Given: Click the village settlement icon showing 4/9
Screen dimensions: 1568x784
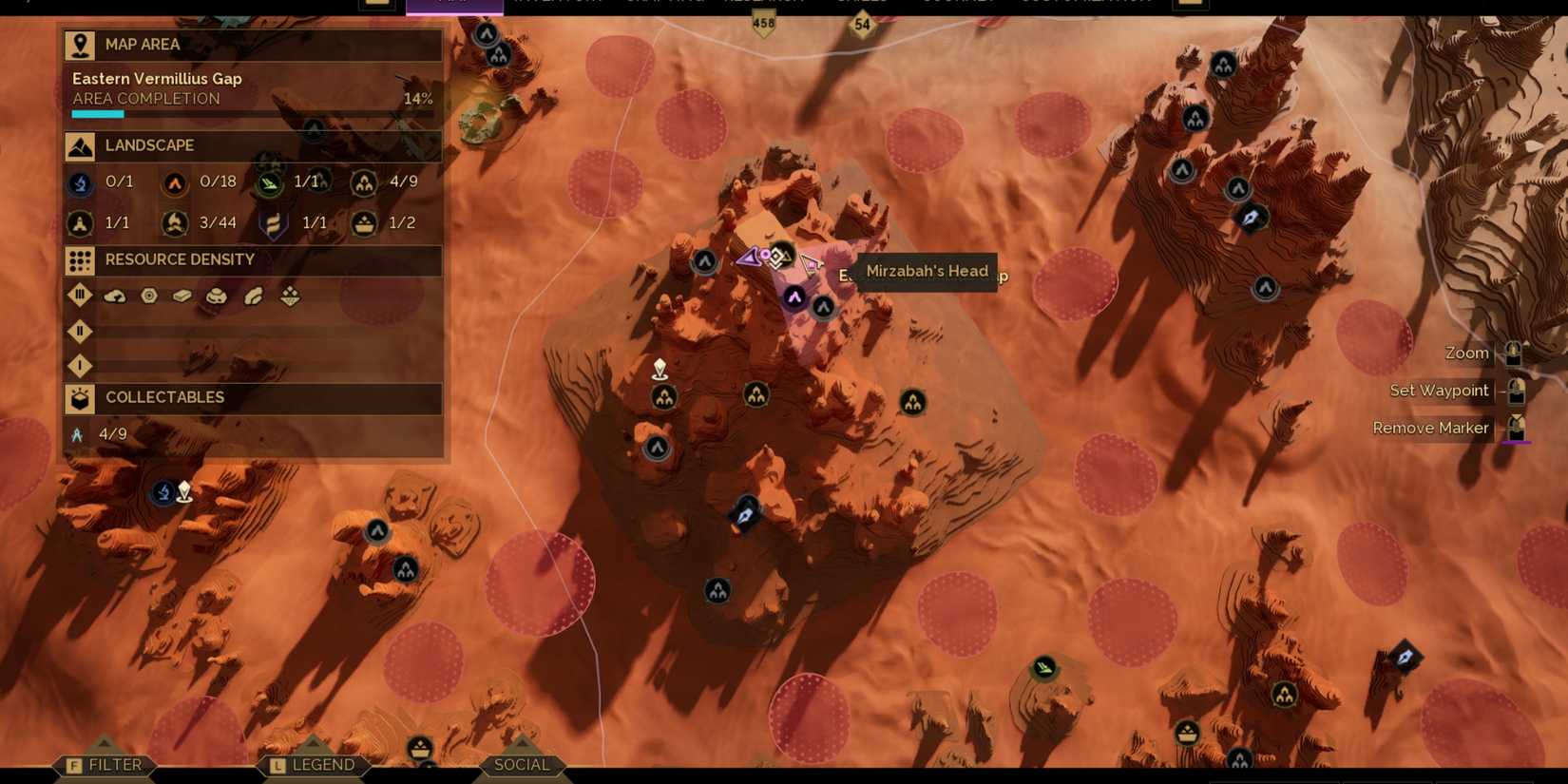Looking at the screenshot, I should tap(365, 182).
